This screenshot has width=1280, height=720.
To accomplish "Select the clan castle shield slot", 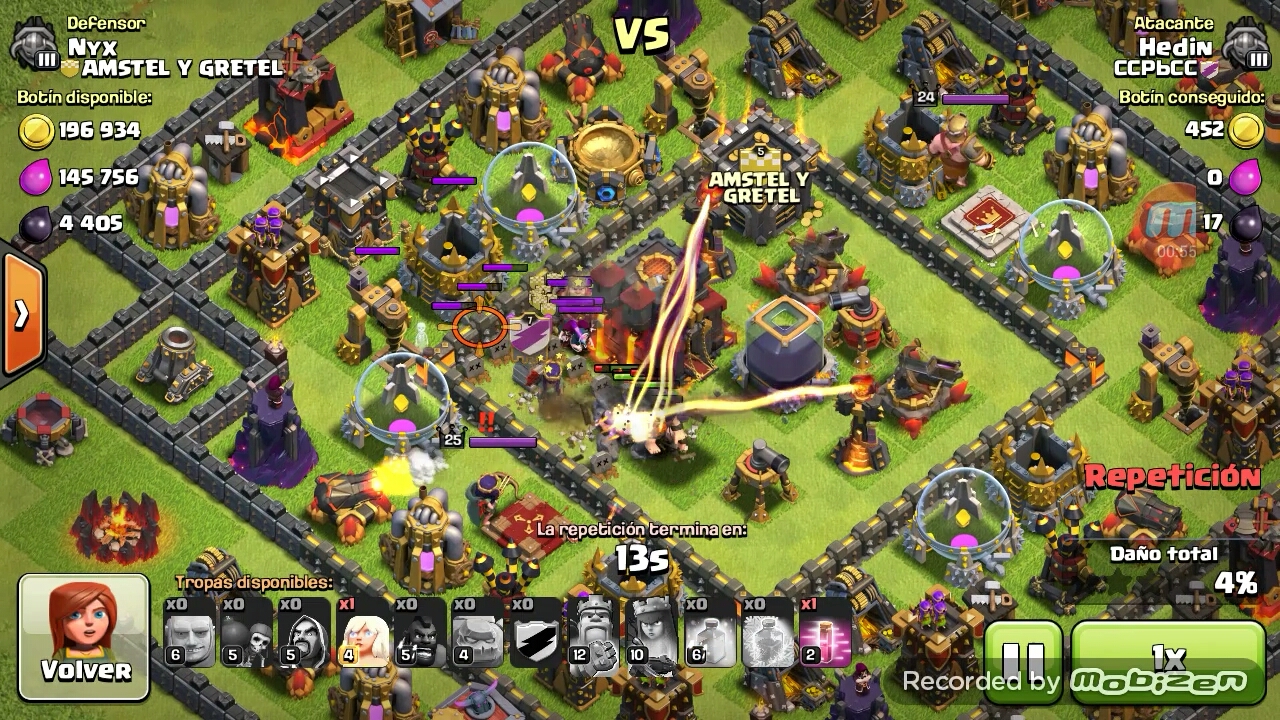I will 535,633.
